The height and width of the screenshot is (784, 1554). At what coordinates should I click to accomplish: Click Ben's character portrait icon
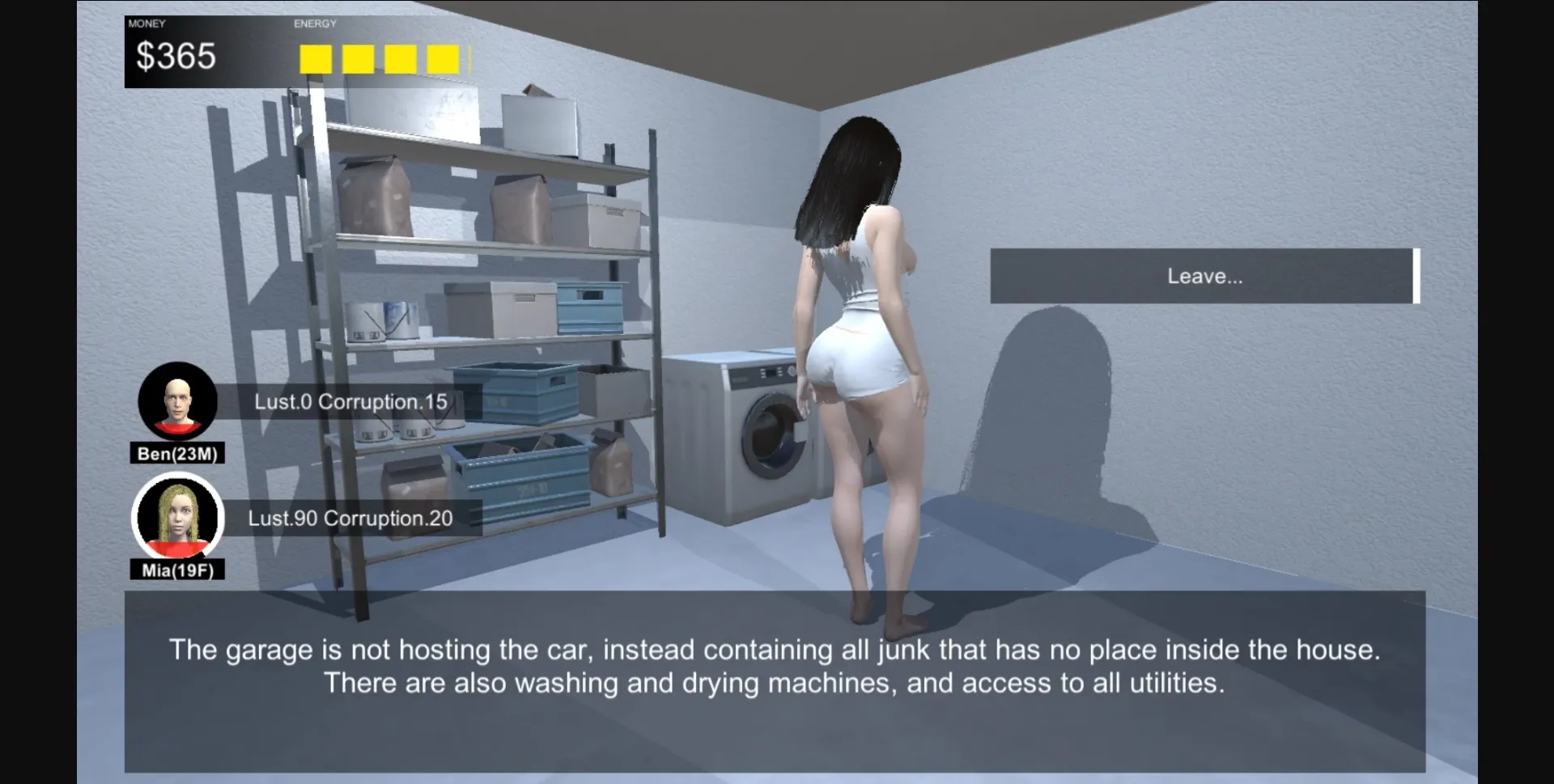tap(177, 400)
